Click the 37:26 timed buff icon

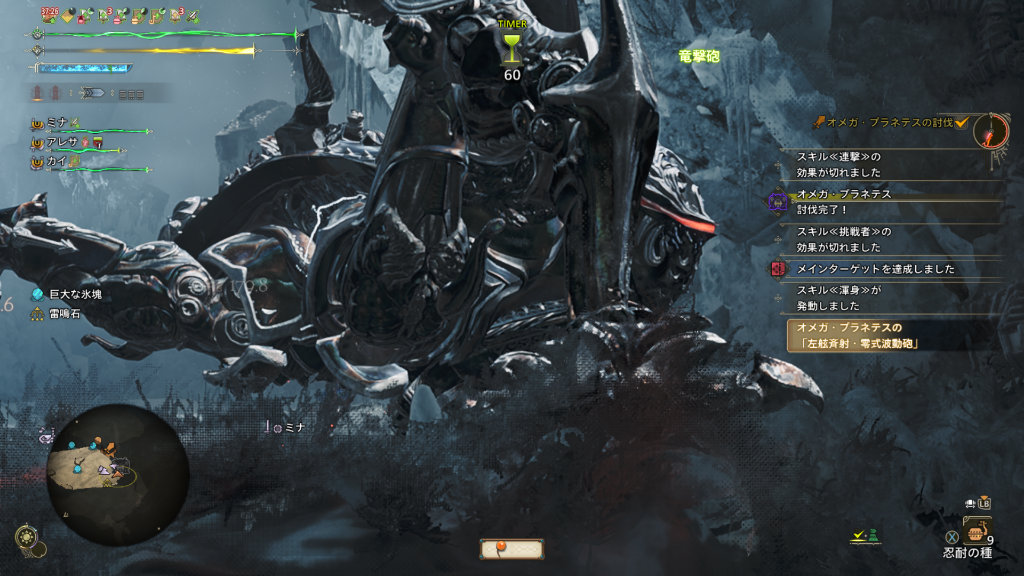click(49, 15)
